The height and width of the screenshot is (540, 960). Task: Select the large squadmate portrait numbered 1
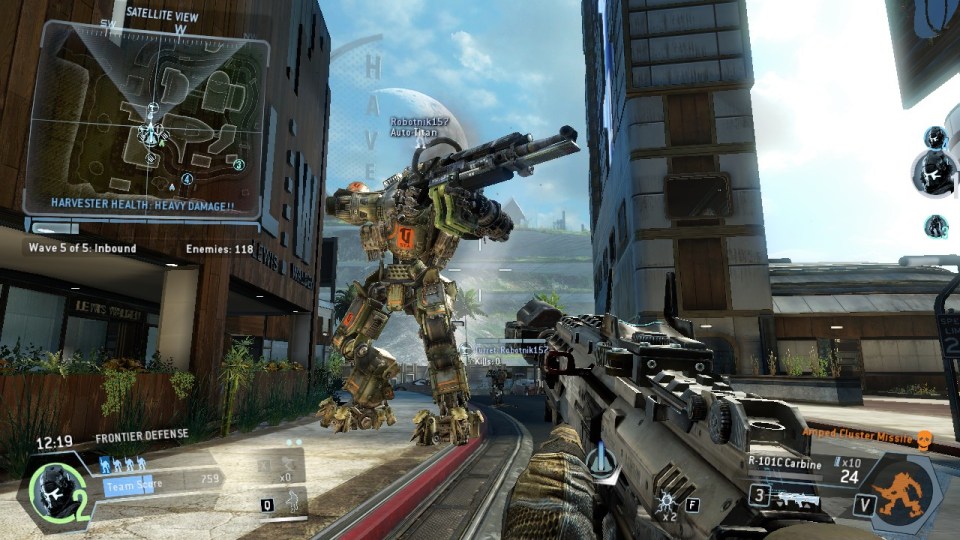(x=934, y=173)
